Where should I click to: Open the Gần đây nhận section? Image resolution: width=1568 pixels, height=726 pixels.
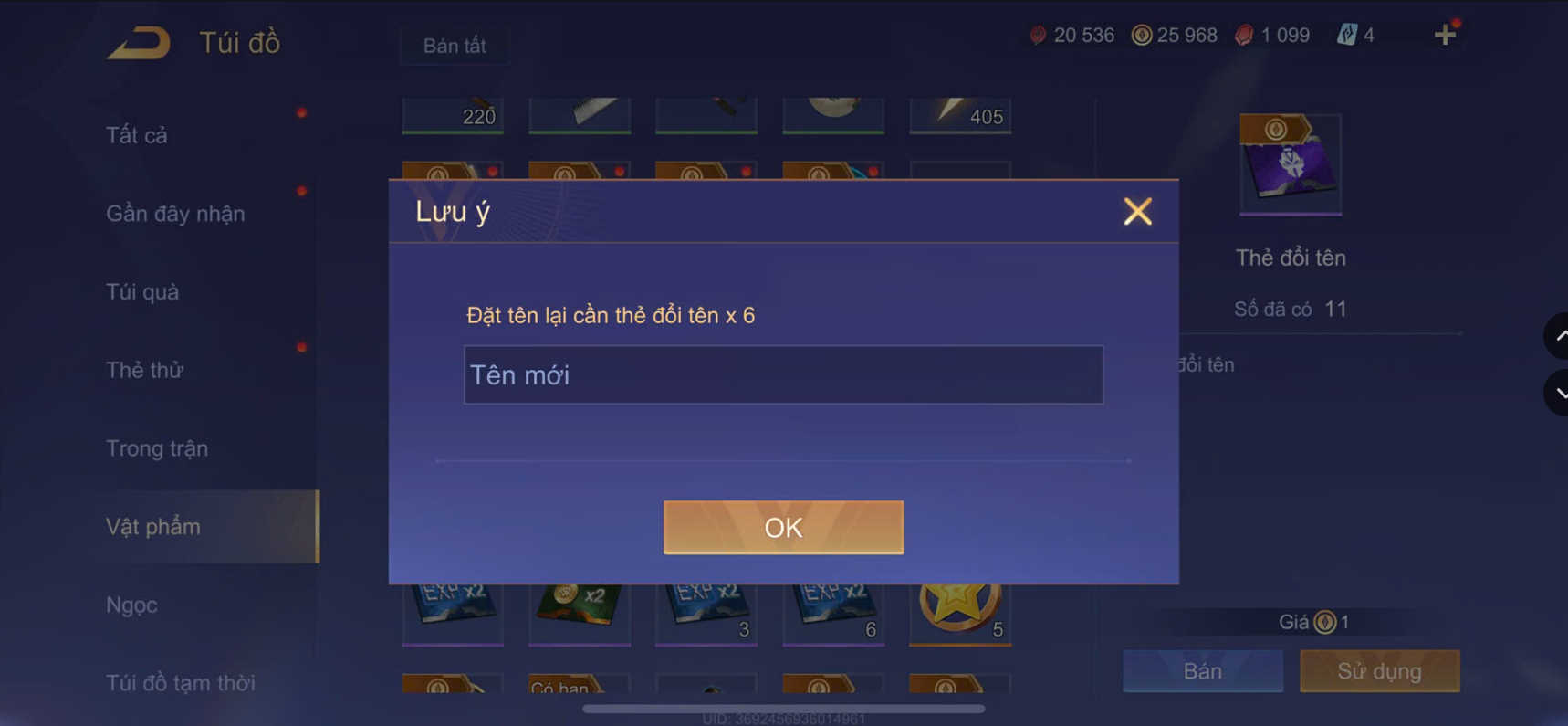pos(173,213)
